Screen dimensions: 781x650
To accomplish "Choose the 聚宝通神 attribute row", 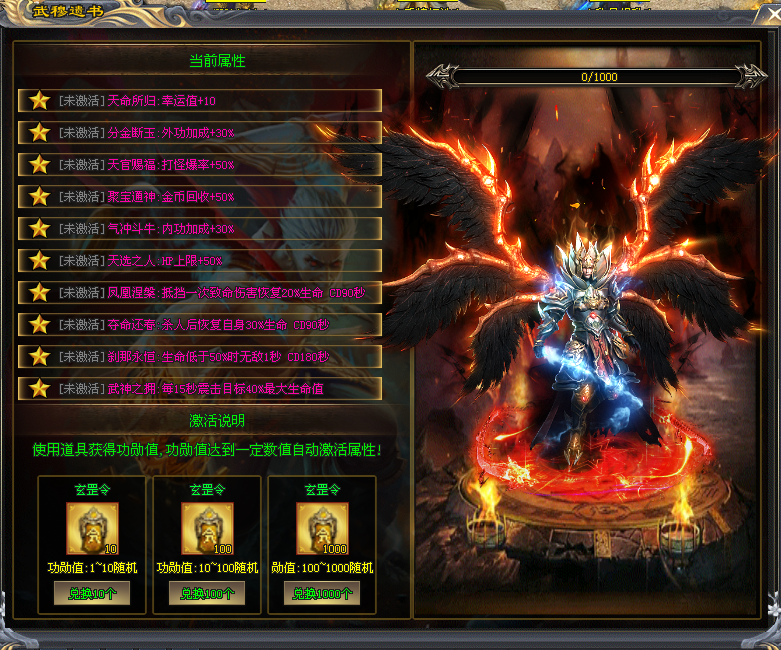I will [x=200, y=196].
